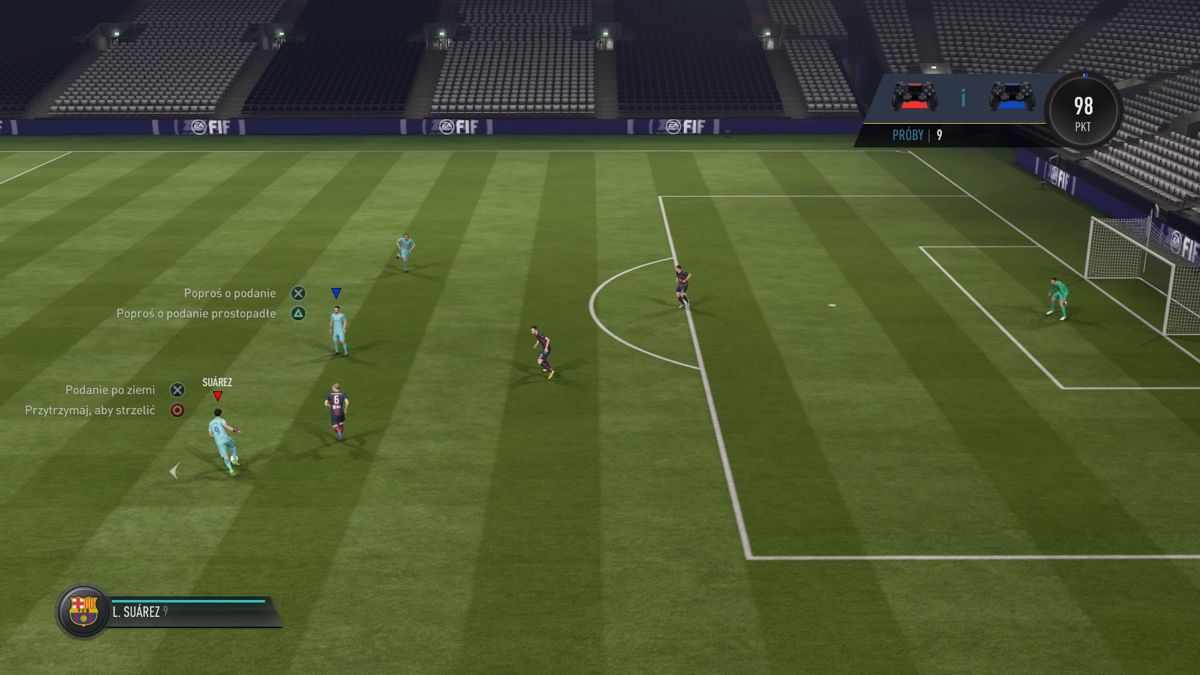Select the L. Suárez player name panel
This screenshot has width=1200, height=675.
point(190,612)
